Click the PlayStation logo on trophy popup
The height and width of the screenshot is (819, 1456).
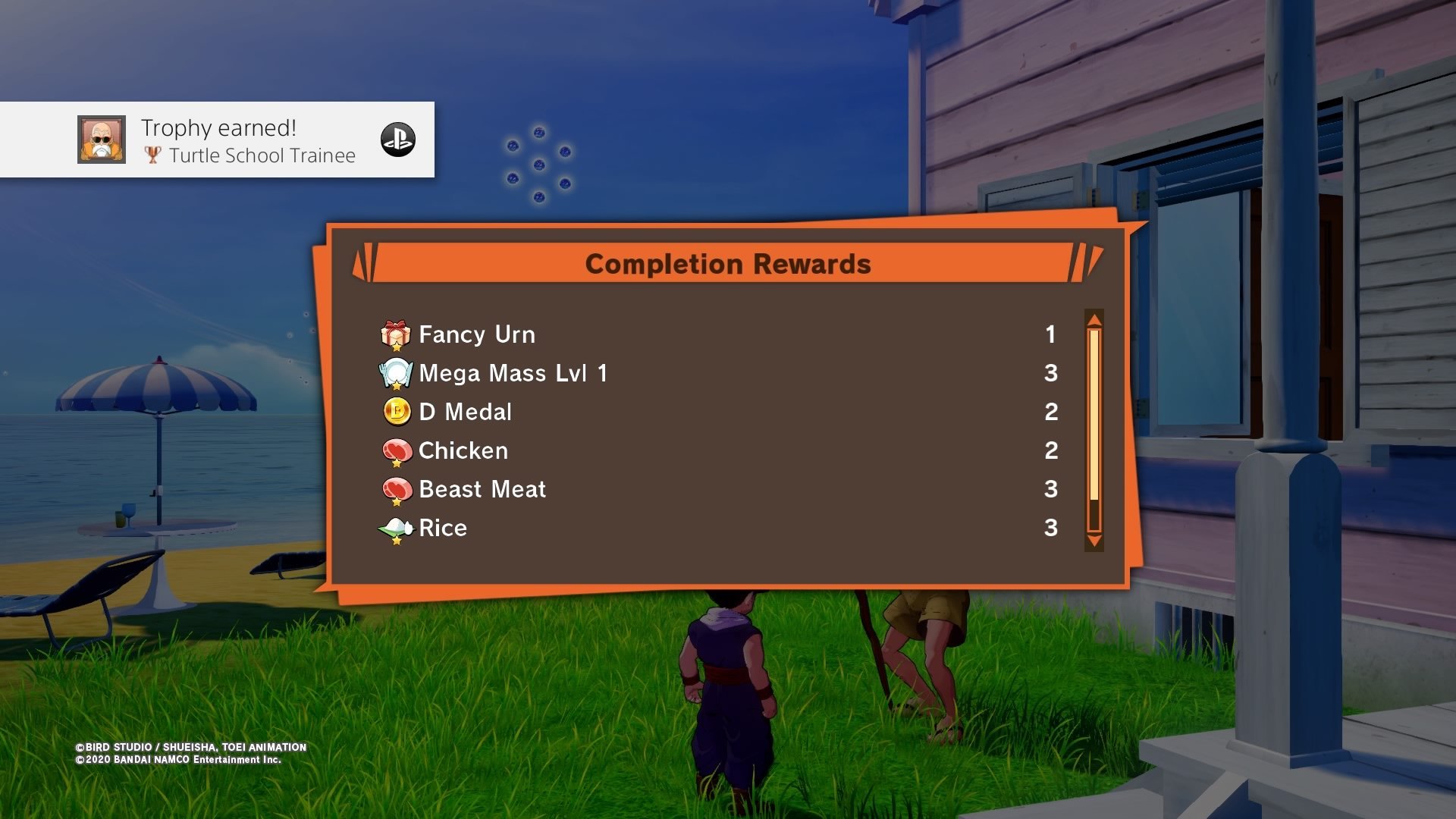pyautogui.click(x=398, y=140)
